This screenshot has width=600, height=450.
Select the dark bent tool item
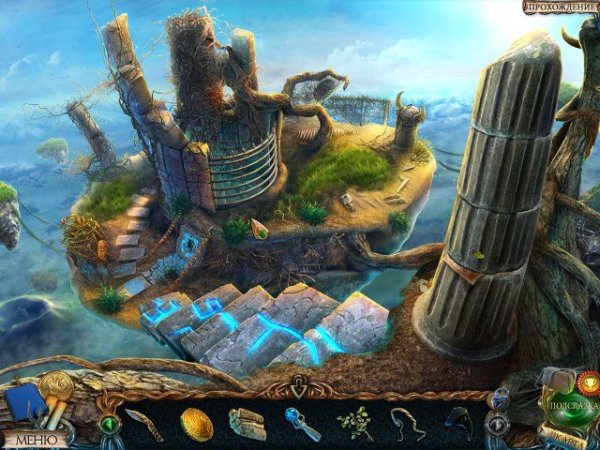pyautogui.click(x=459, y=422)
